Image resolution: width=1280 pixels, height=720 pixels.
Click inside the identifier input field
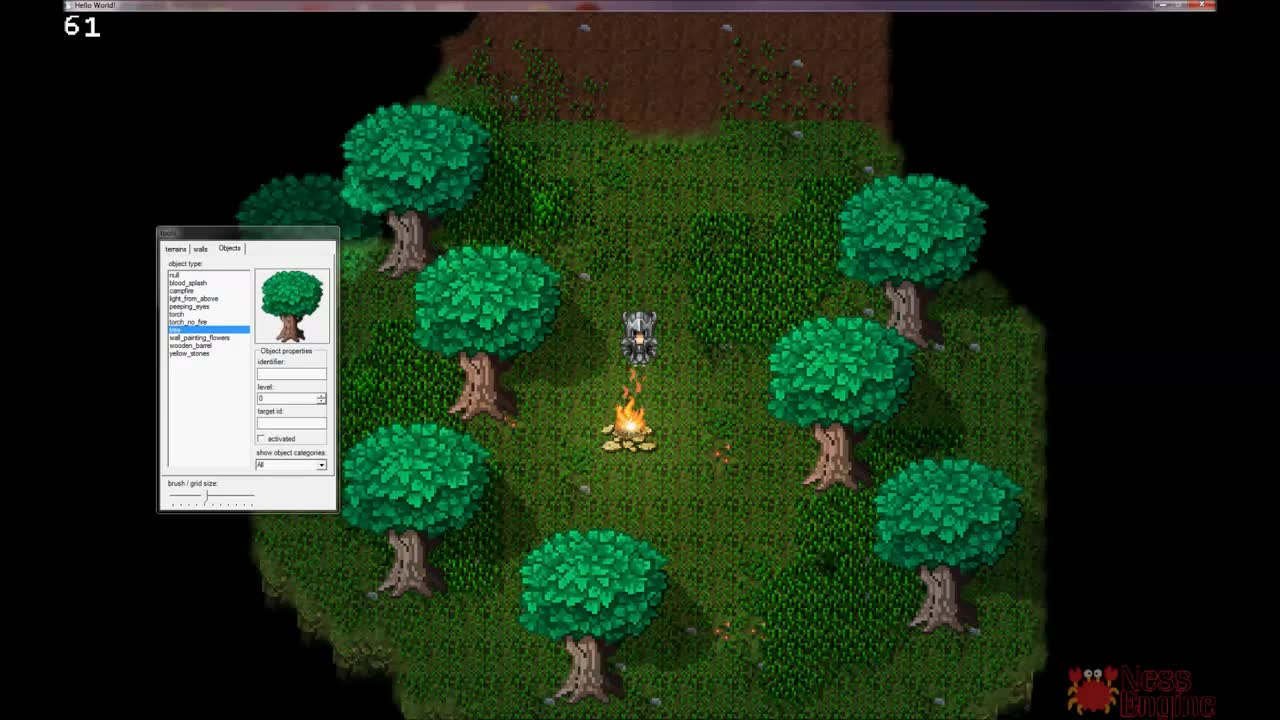[290, 373]
